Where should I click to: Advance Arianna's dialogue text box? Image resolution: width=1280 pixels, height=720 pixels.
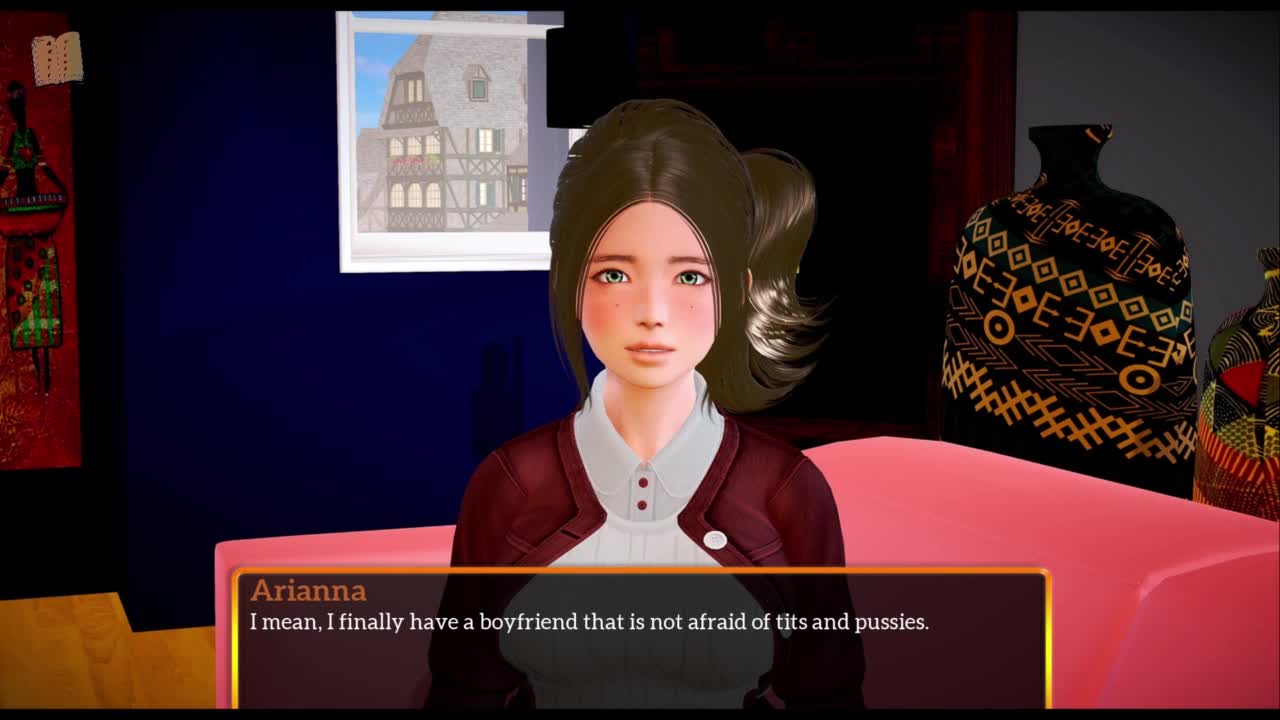coord(640,638)
